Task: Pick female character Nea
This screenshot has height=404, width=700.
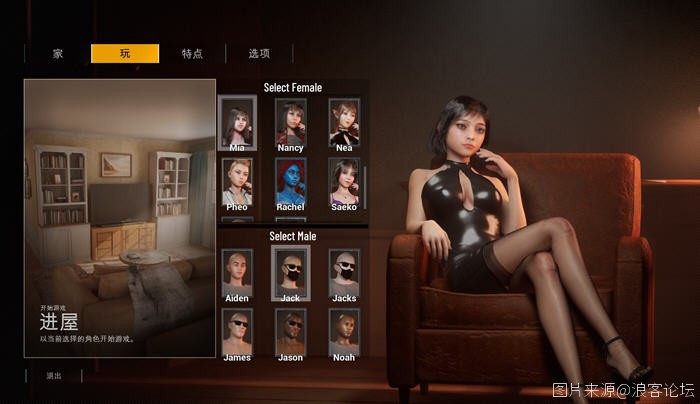Action: (x=344, y=123)
